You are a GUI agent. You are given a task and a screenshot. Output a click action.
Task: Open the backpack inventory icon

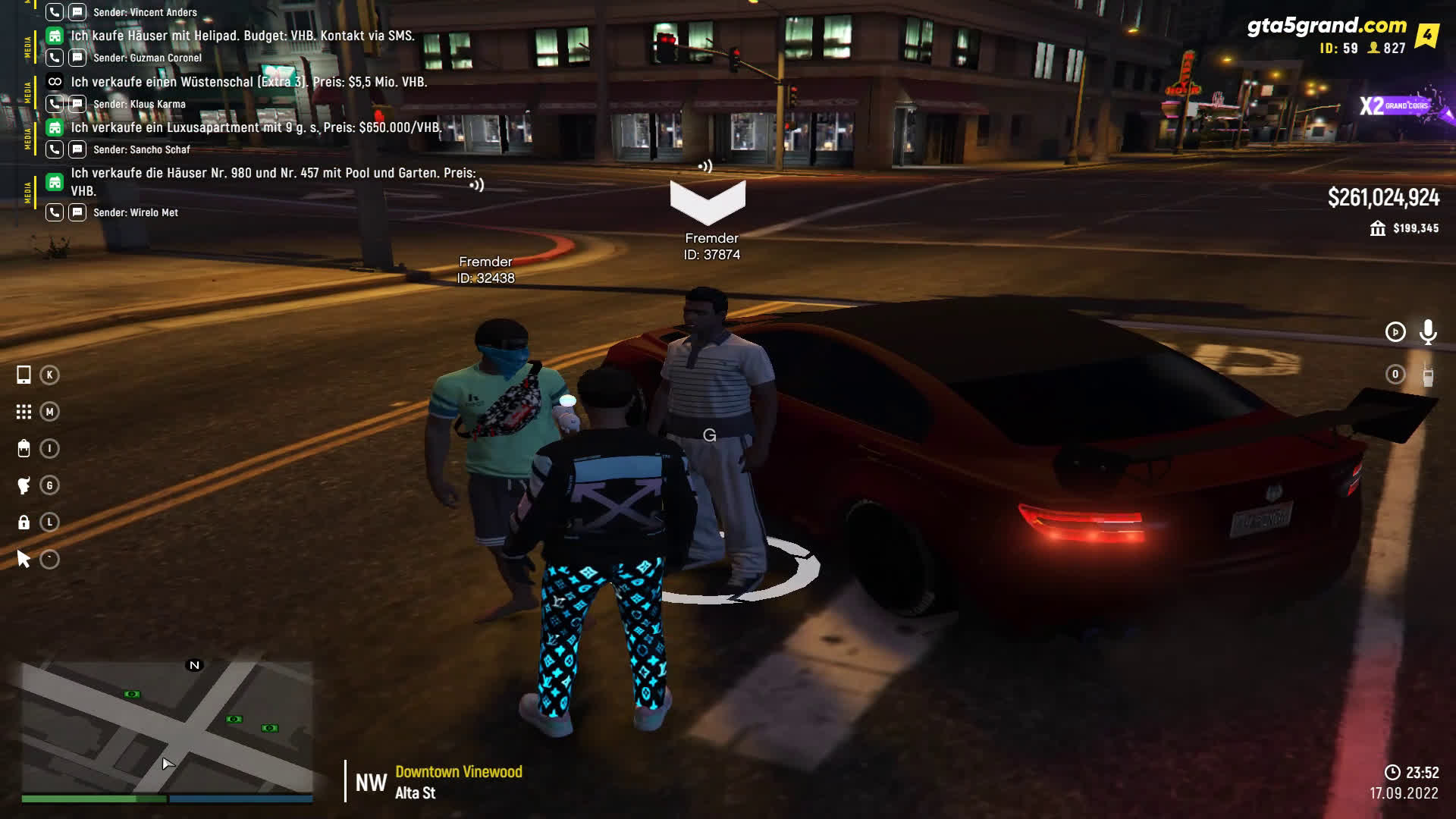[x=24, y=449]
